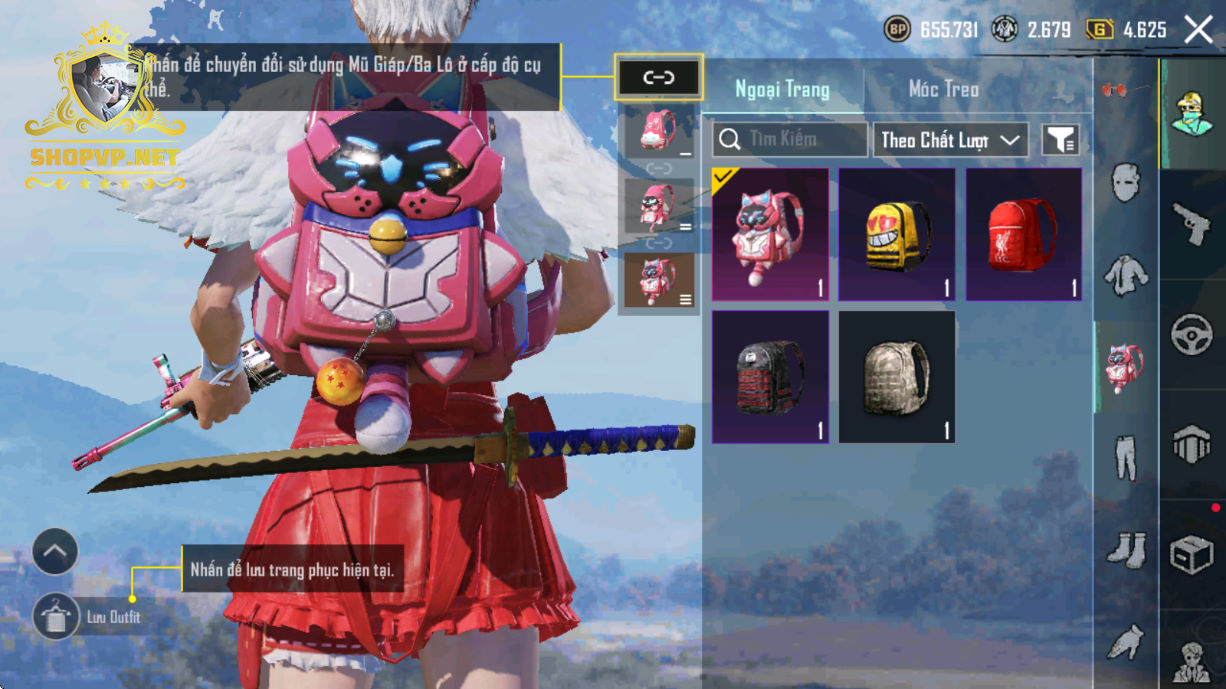
Task: Open the vehicle steering wheel category
Action: [1191, 333]
